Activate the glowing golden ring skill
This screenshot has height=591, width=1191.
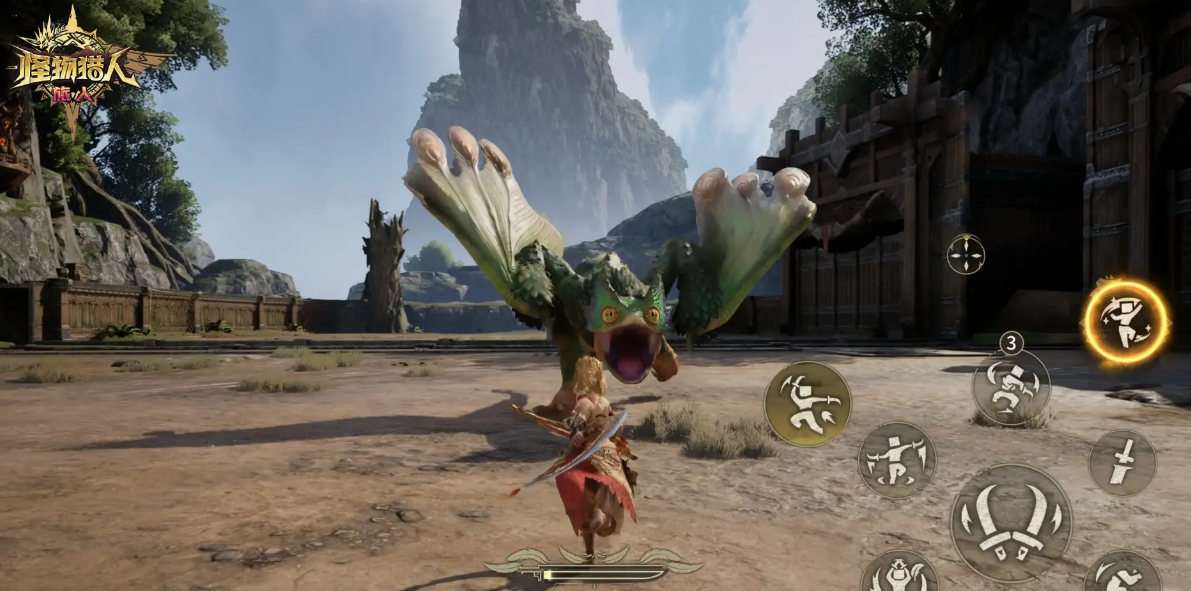click(x=1126, y=322)
